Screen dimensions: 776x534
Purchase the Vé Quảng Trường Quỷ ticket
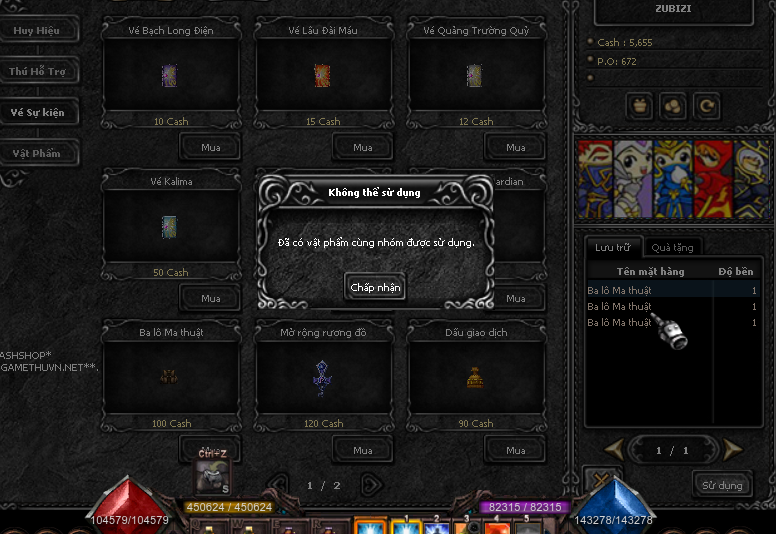515,147
